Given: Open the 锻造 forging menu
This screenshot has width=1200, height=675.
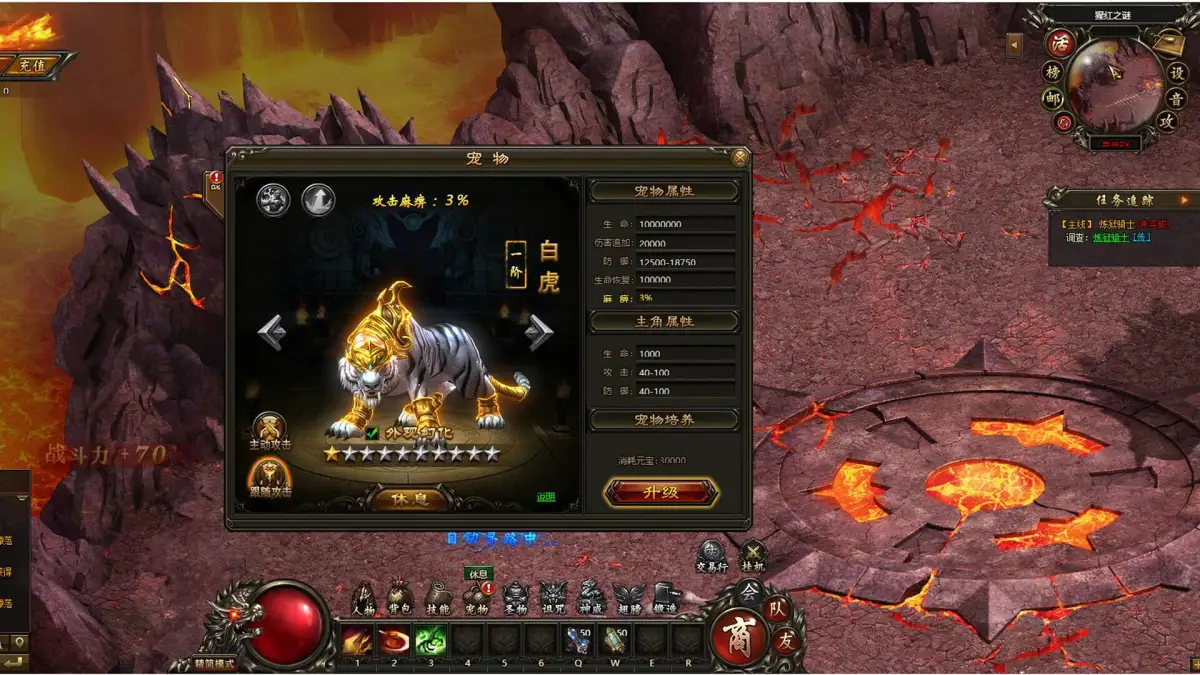Looking at the screenshot, I should coord(665,598).
